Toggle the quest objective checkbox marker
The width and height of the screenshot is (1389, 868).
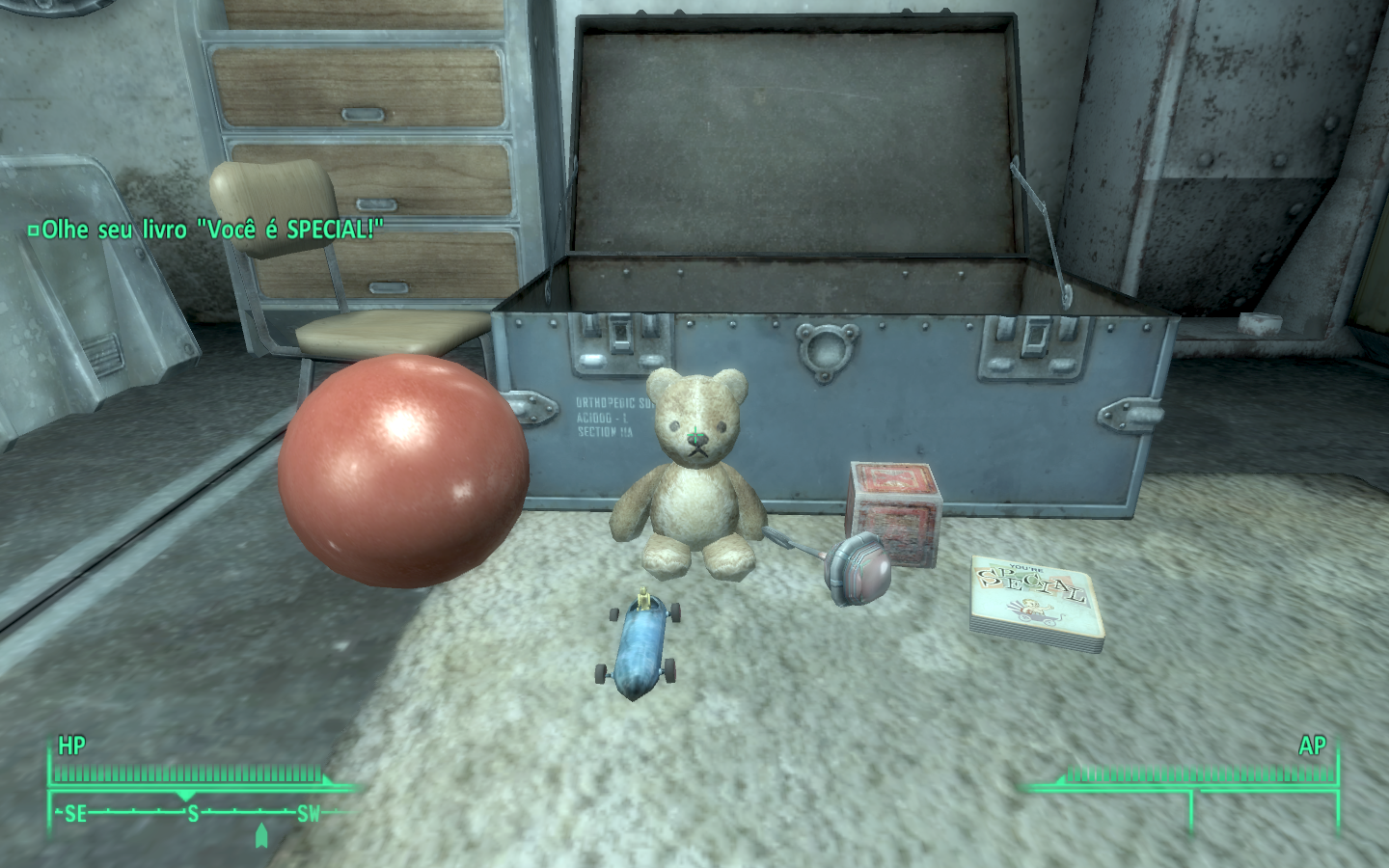[x=35, y=231]
